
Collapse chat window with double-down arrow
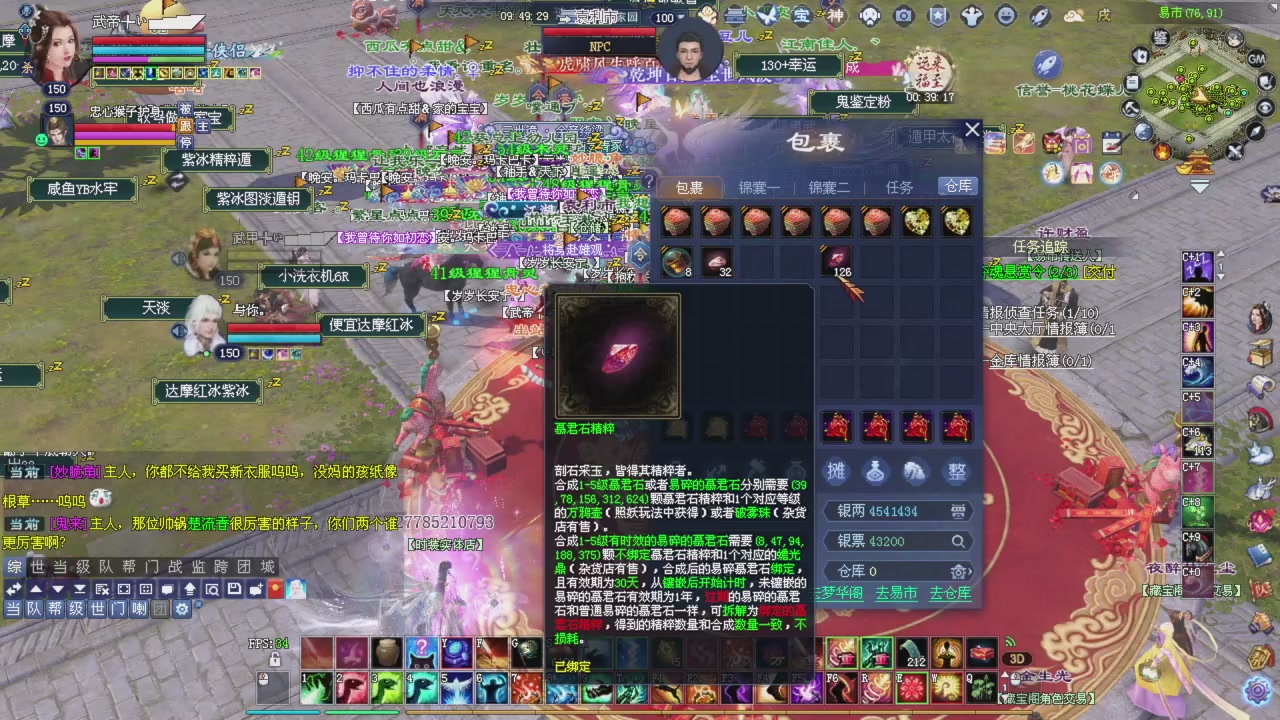pos(80,589)
